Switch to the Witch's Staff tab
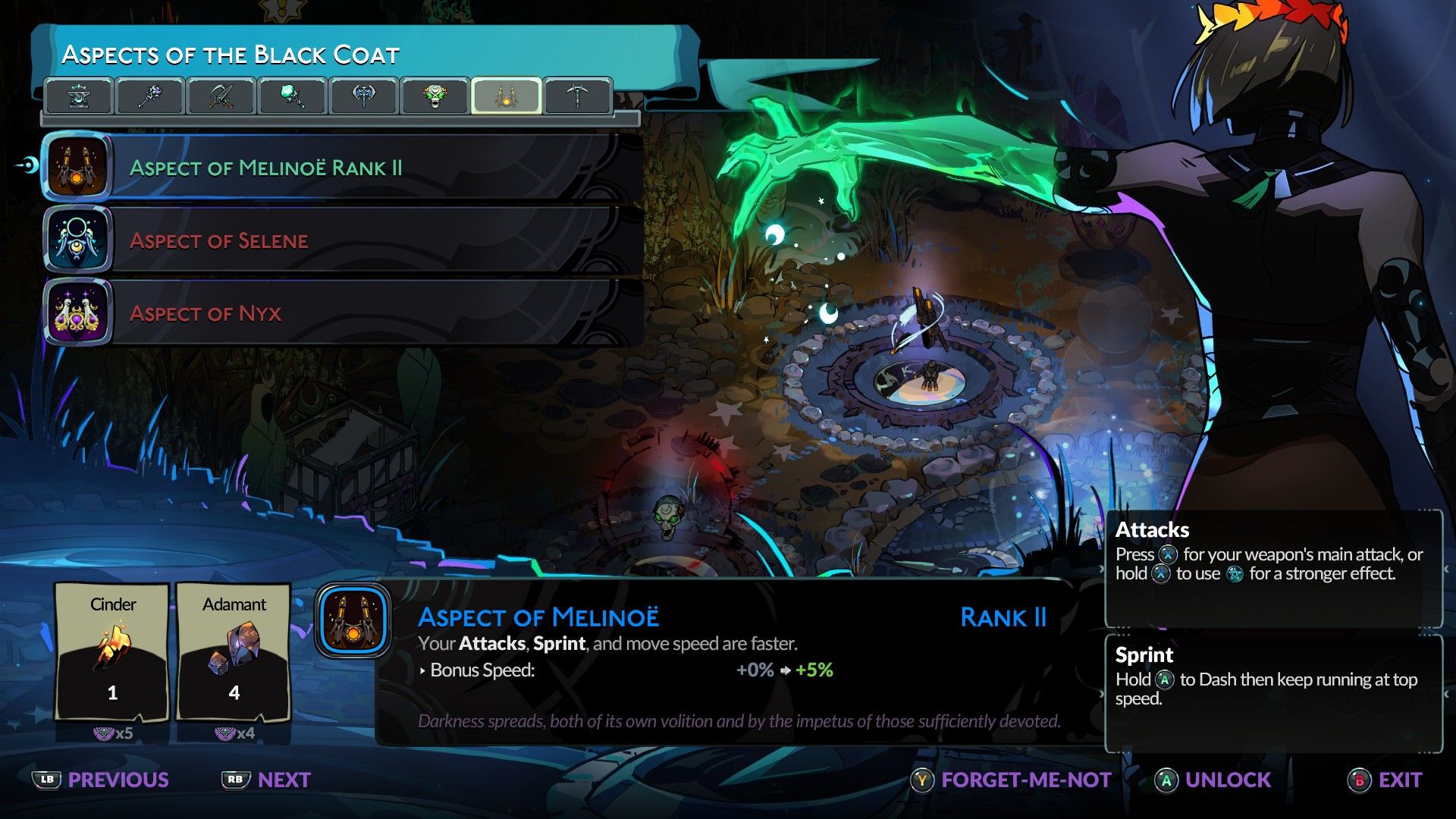The image size is (1456, 819). coord(150,96)
